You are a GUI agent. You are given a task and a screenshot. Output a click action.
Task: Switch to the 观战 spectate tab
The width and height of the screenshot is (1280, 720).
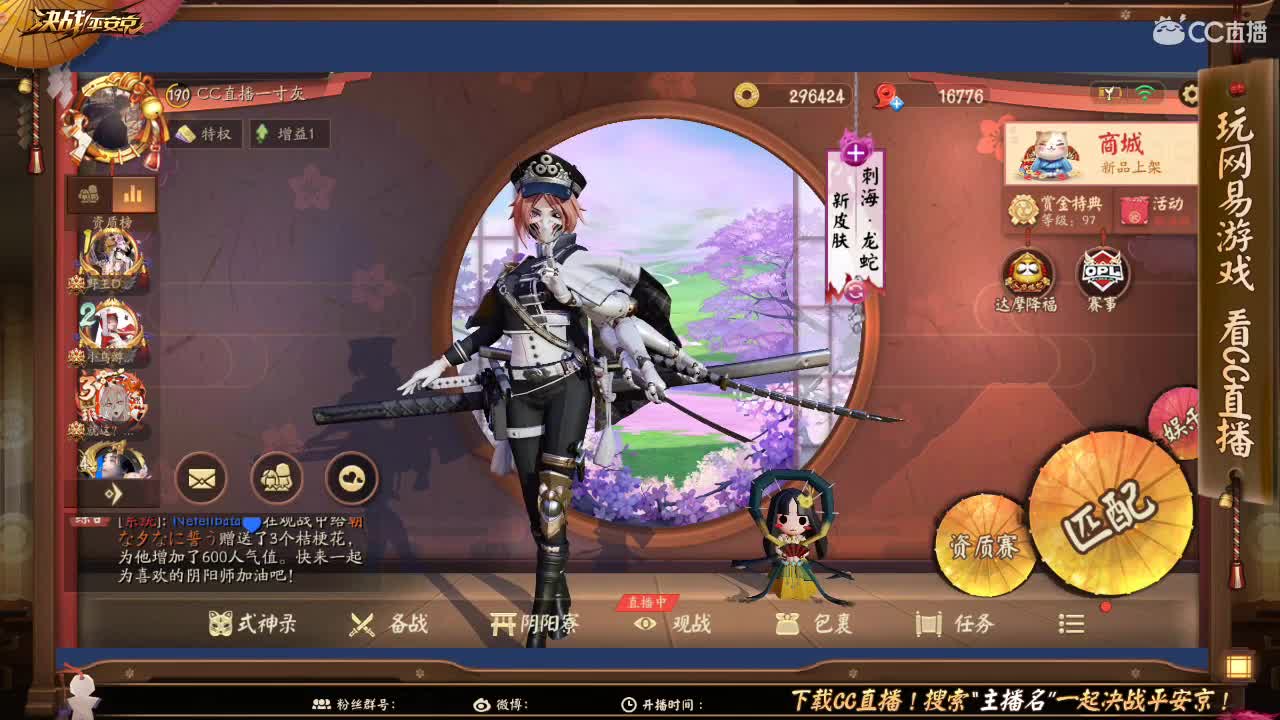(688, 623)
